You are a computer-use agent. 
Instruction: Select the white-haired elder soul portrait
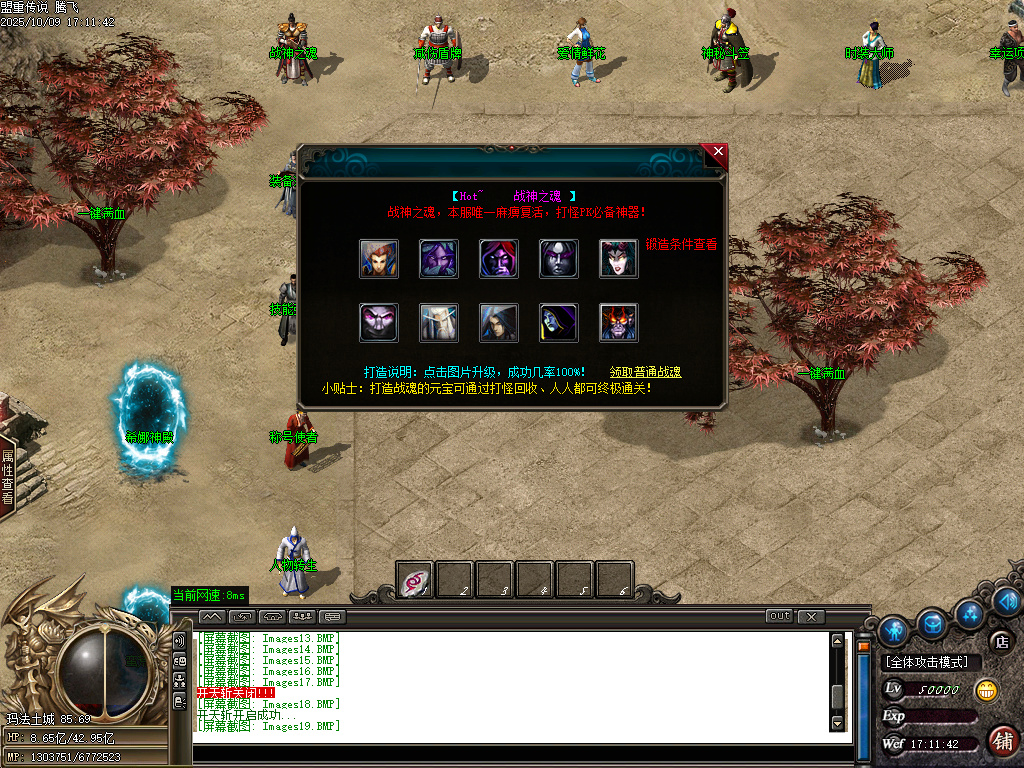[439, 323]
